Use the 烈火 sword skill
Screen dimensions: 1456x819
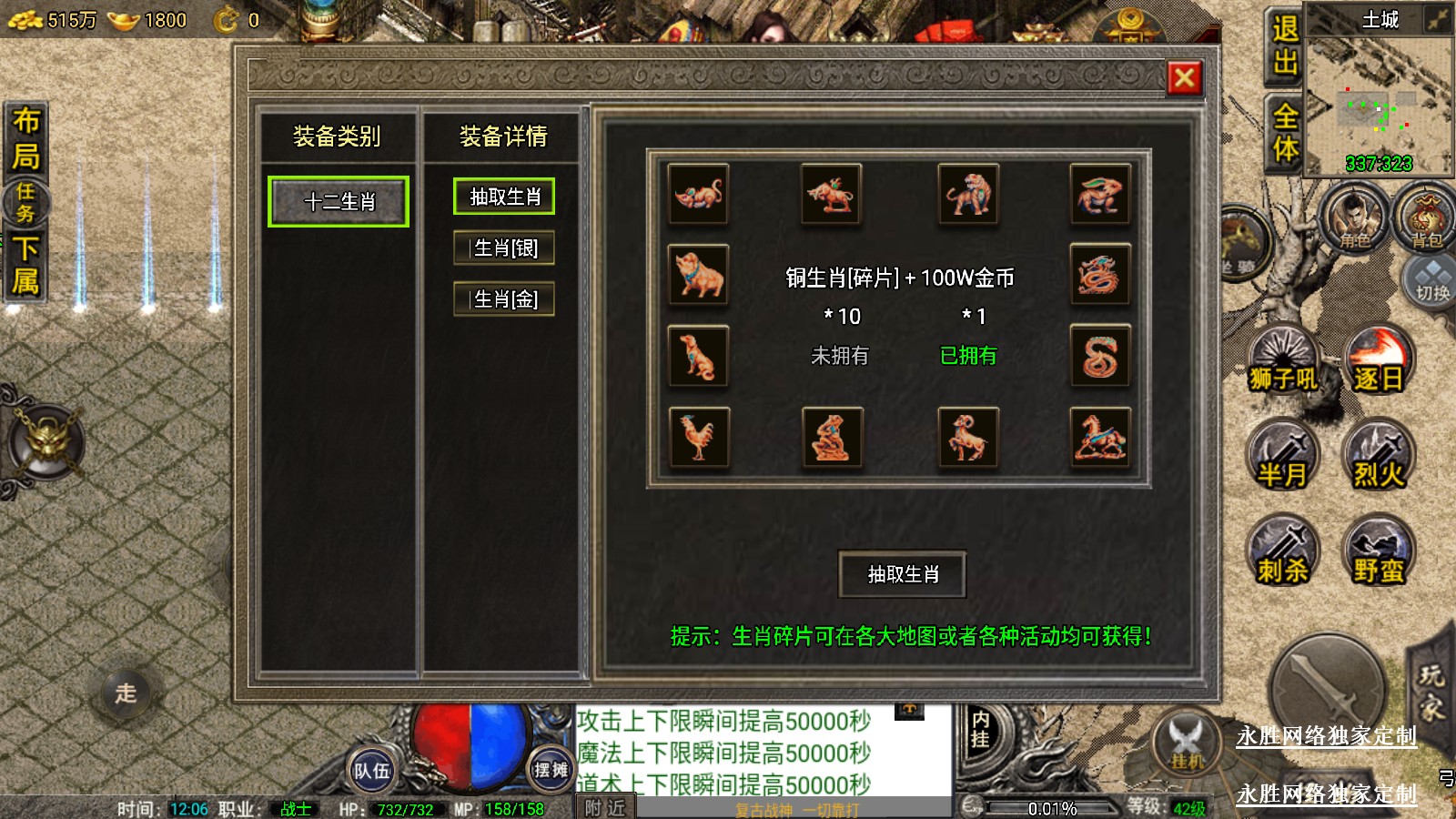coord(1379,456)
